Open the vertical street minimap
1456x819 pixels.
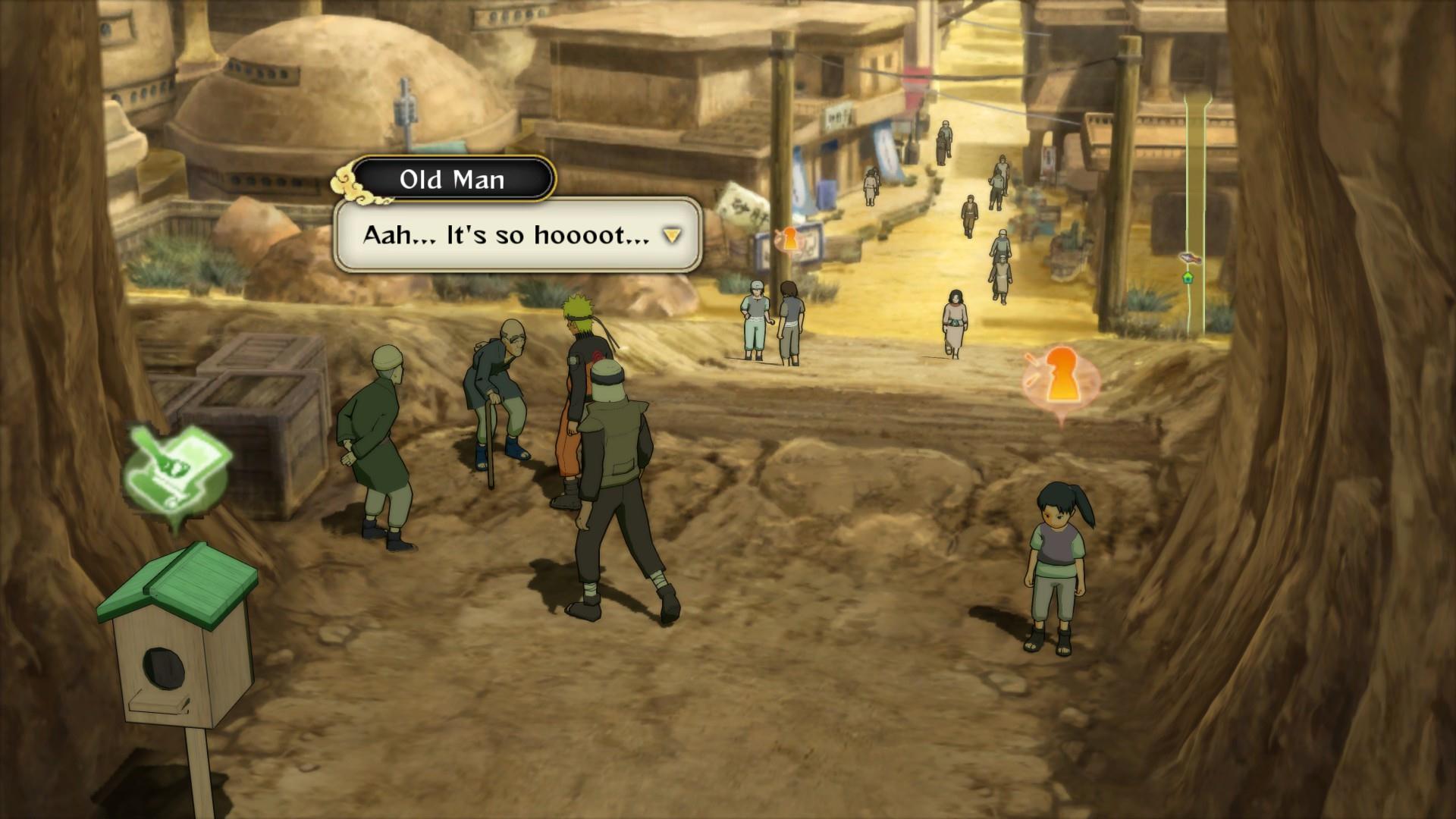(1196, 212)
